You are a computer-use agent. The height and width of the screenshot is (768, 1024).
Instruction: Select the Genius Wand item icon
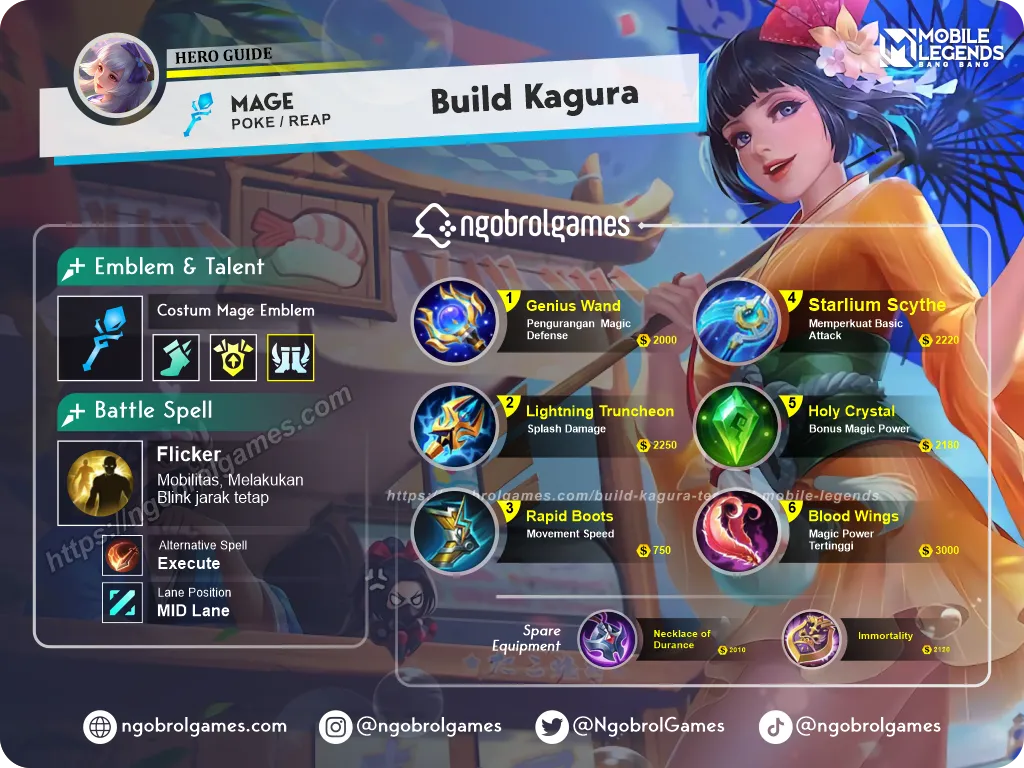454,321
